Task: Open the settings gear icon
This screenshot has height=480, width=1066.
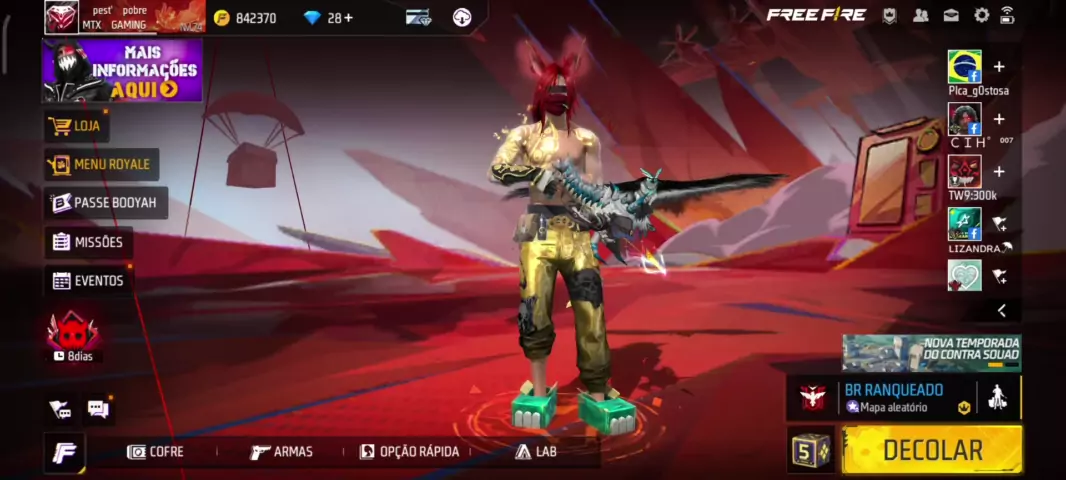Action: point(981,15)
